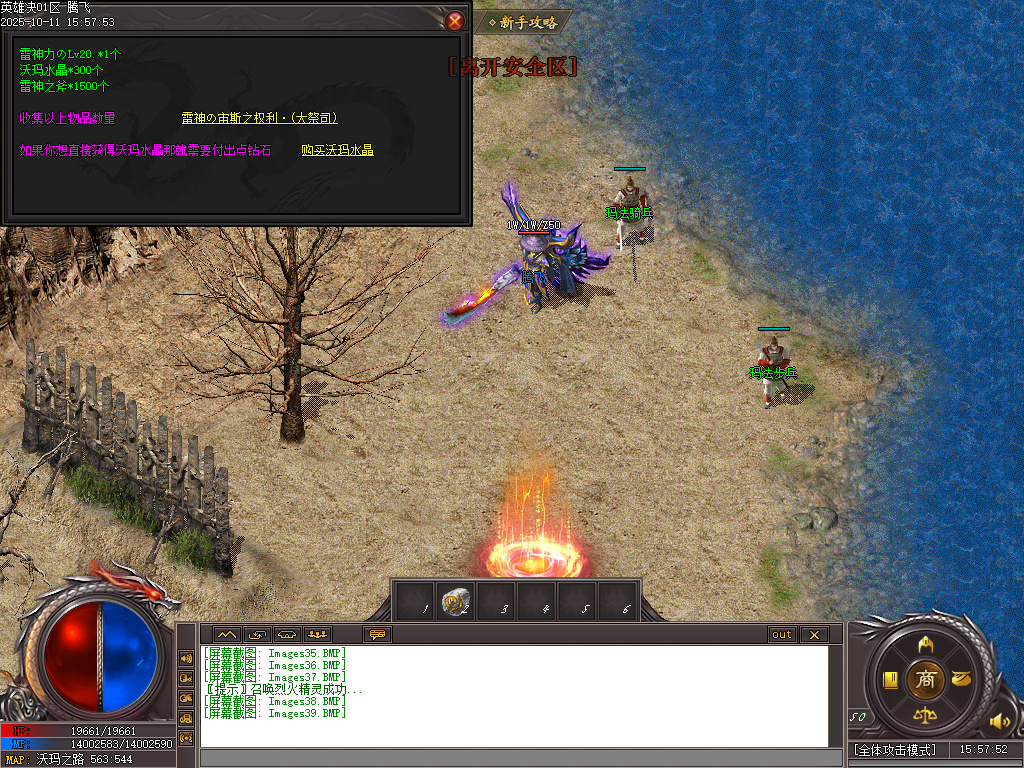1024x768 pixels.
Task: Click the three-figures group toolbar button
Action: pos(317,634)
